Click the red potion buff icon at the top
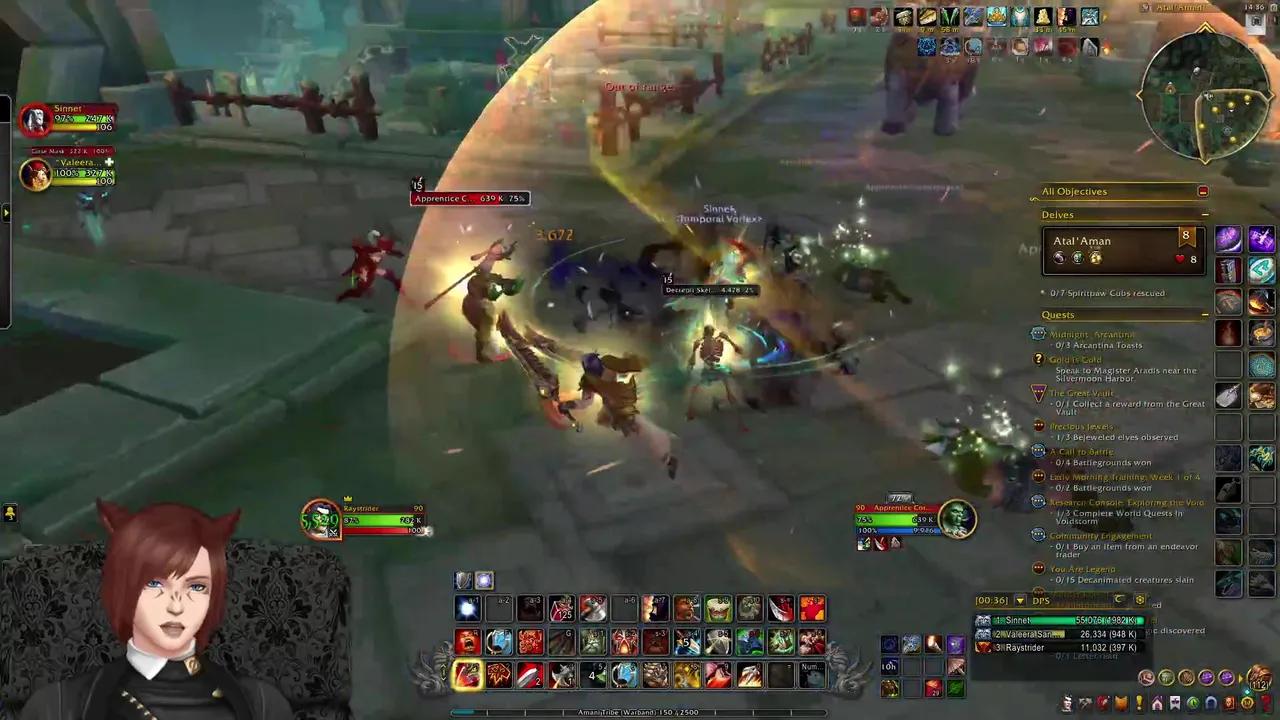Screen dimensions: 1280x720 coord(856,15)
